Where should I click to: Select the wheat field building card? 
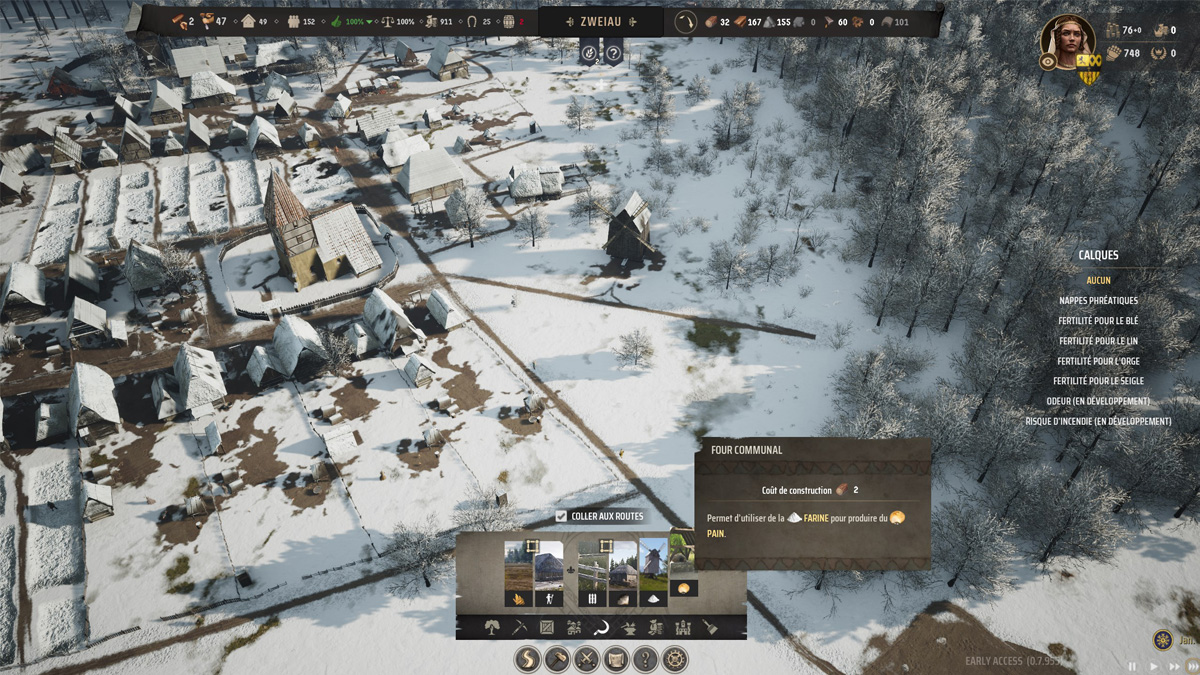pyautogui.click(x=518, y=573)
